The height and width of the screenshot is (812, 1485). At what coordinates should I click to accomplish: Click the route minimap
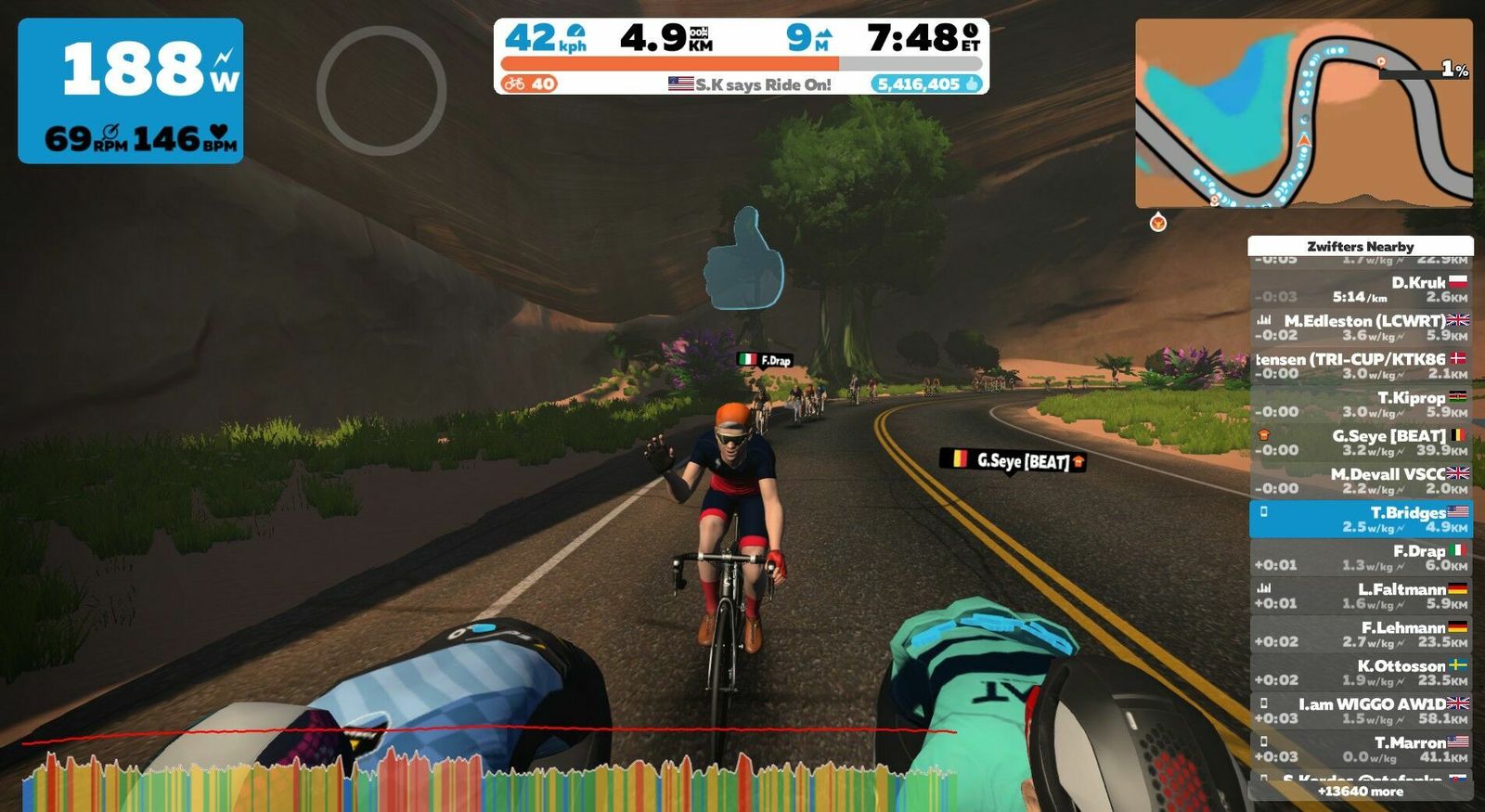tap(1303, 113)
